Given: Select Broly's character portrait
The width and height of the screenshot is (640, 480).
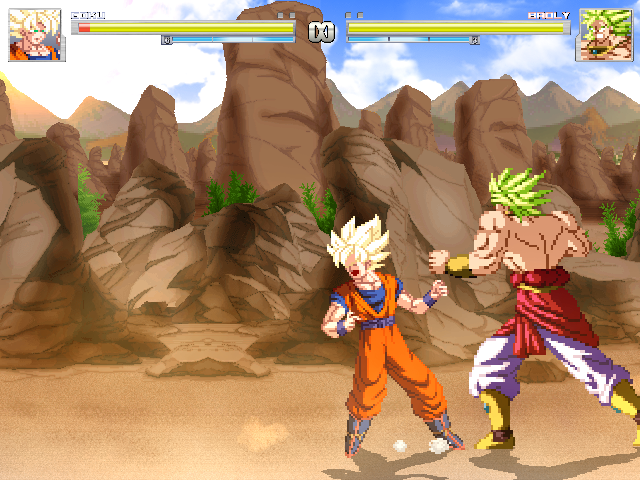Looking at the screenshot, I should click(604, 35).
